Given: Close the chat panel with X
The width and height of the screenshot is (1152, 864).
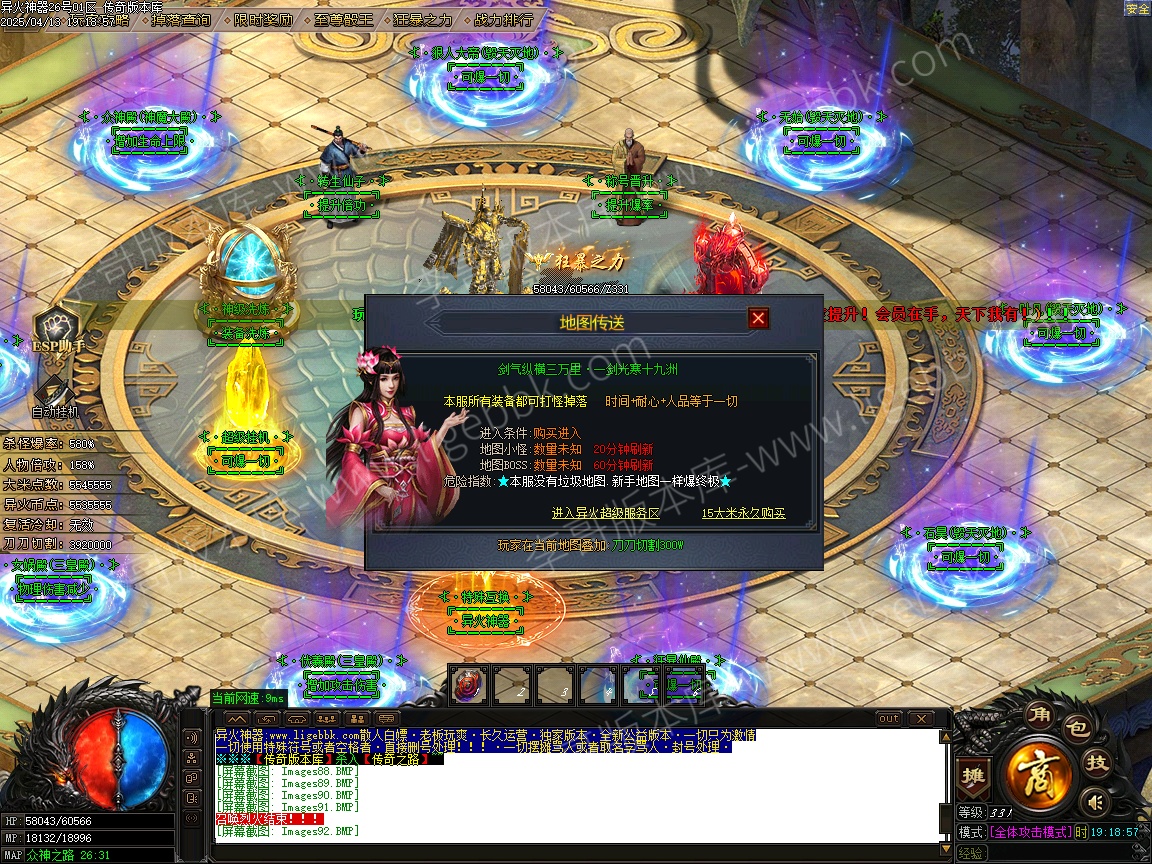Looking at the screenshot, I should (x=920, y=719).
